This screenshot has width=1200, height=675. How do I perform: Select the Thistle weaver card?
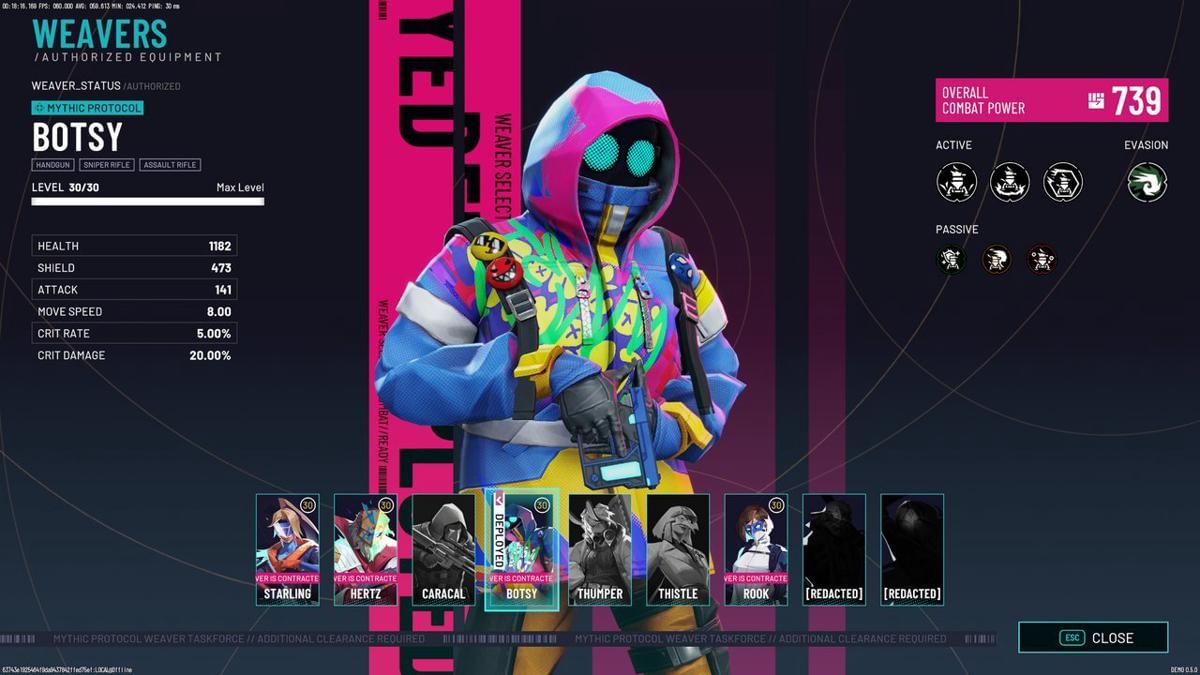click(x=678, y=550)
